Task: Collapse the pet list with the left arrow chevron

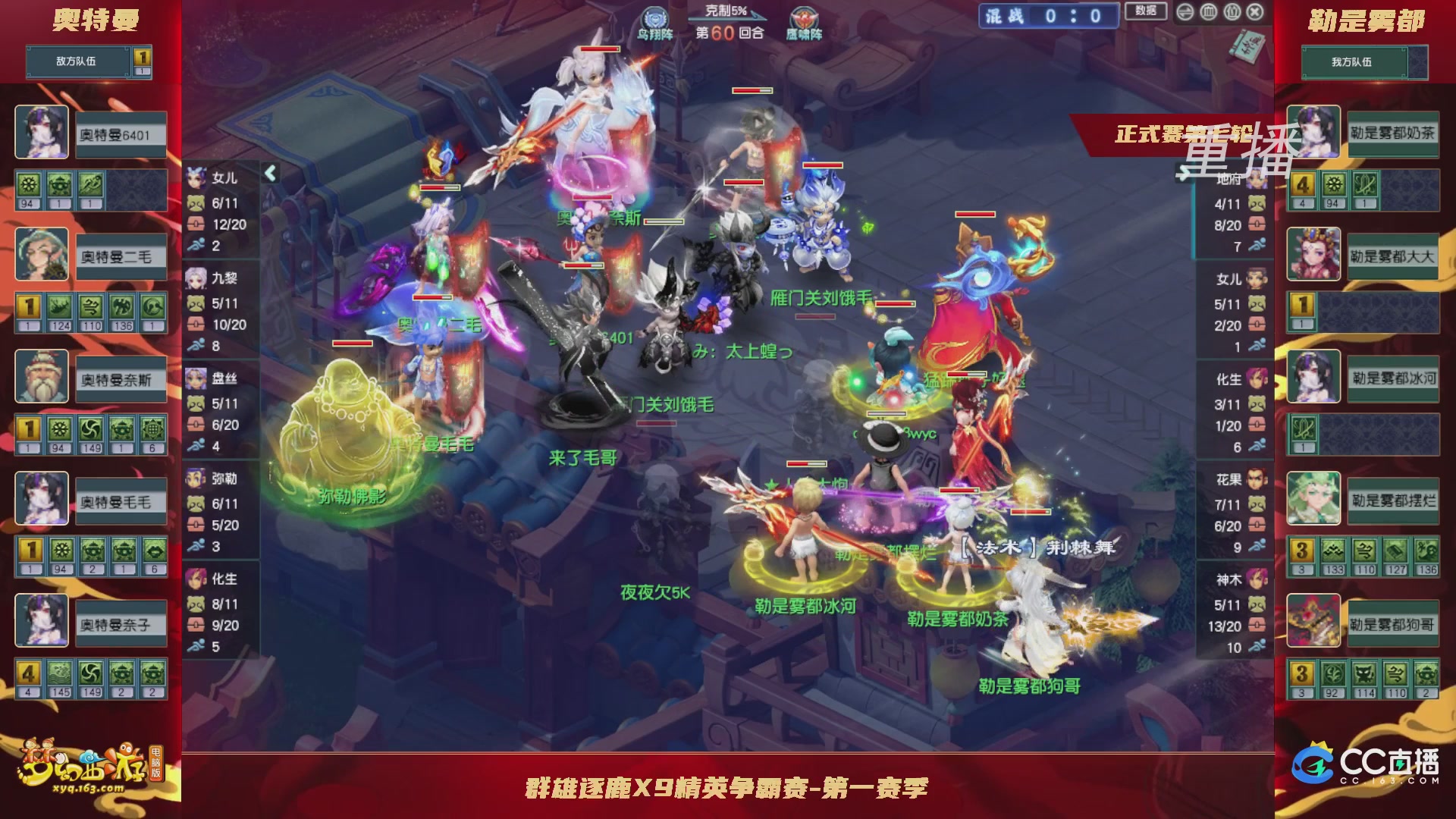Action: pos(269,173)
